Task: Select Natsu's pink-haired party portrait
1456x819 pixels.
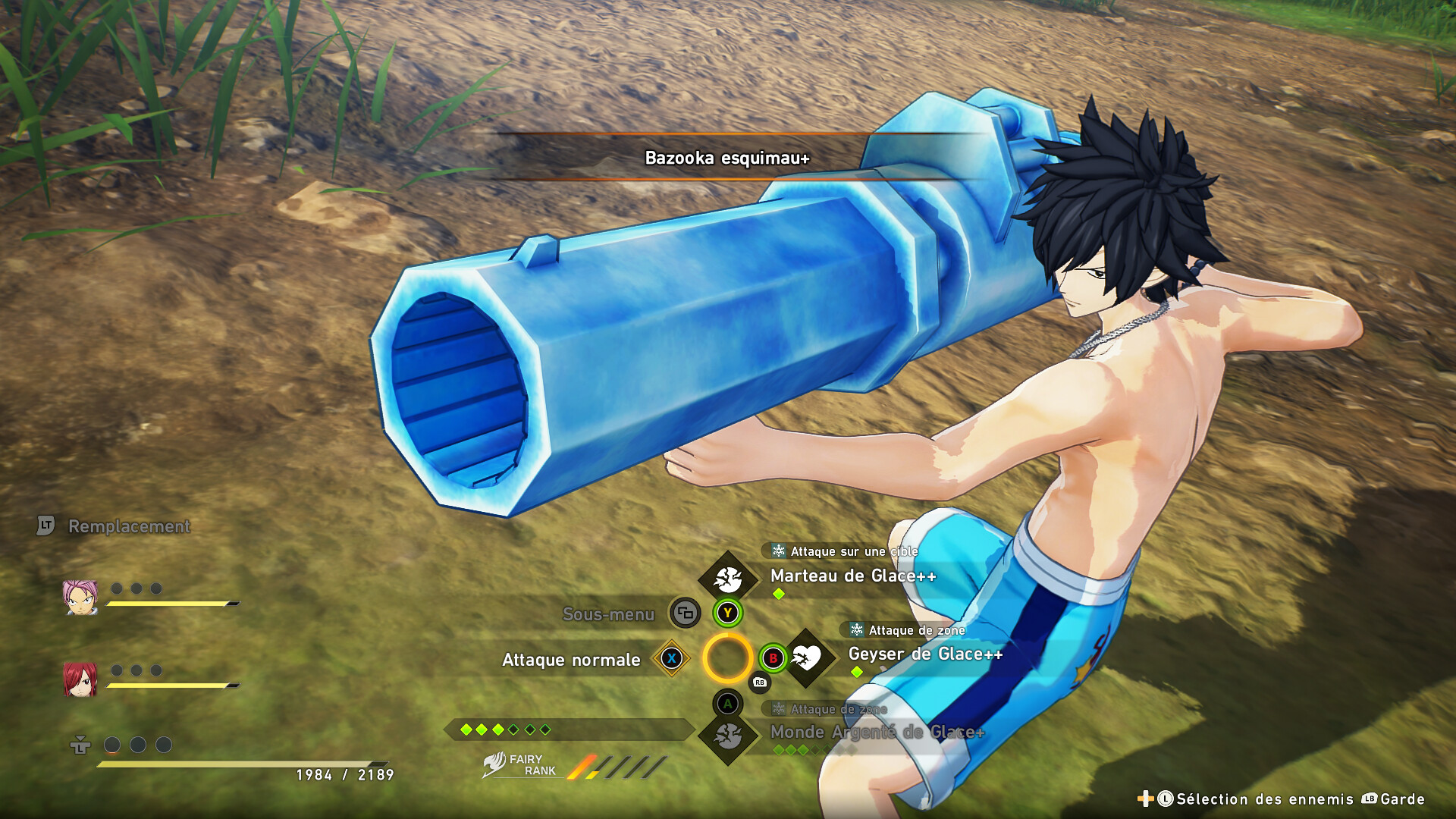Action: [x=80, y=597]
